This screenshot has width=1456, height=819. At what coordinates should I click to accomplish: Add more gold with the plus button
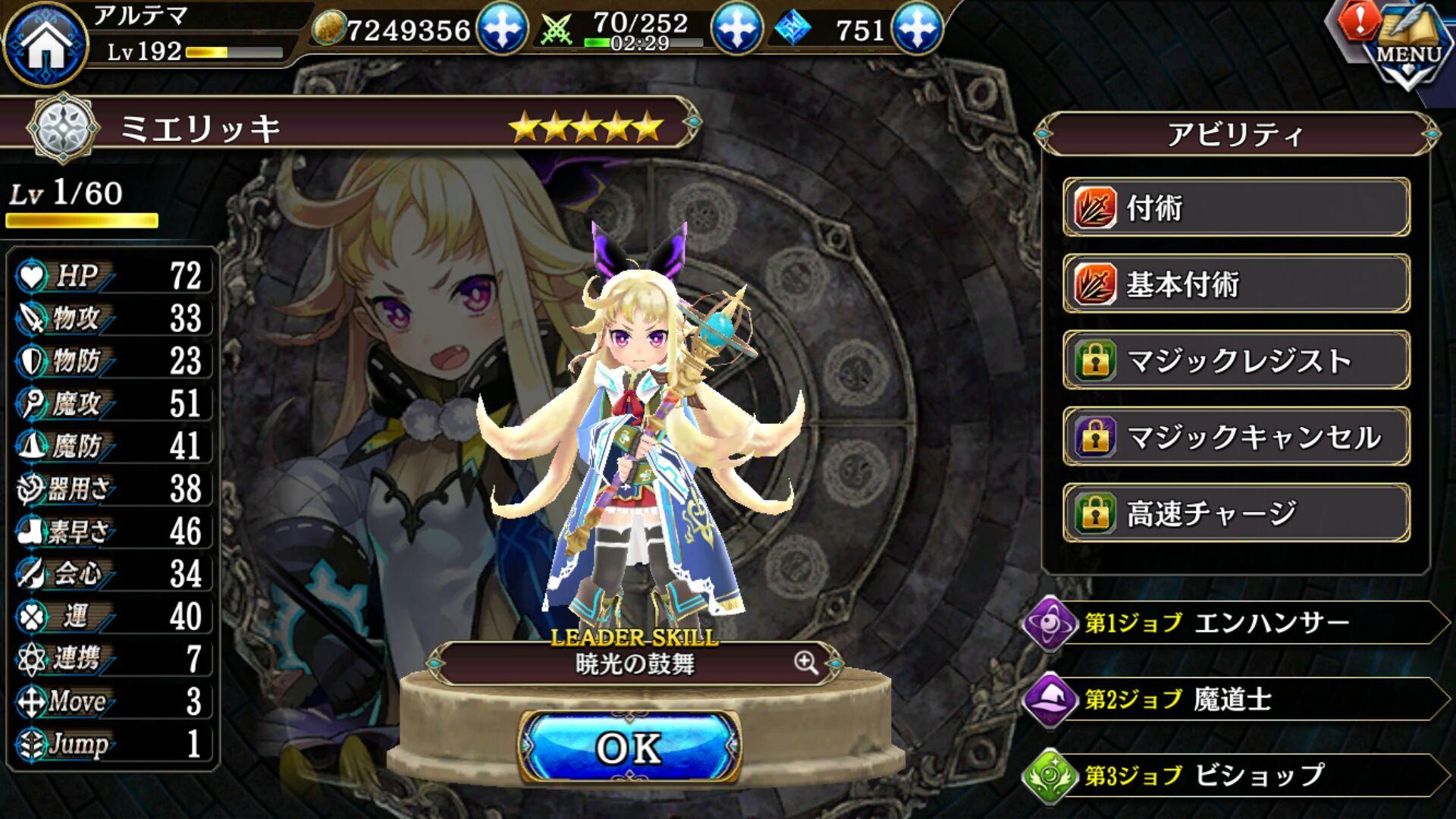point(501,29)
